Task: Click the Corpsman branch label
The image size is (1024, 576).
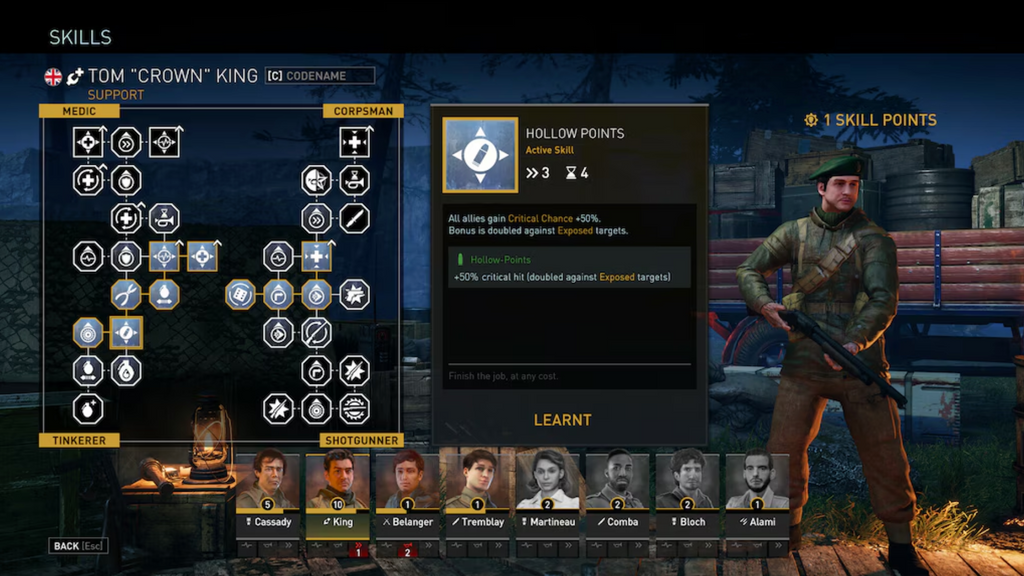Action: click(x=362, y=111)
